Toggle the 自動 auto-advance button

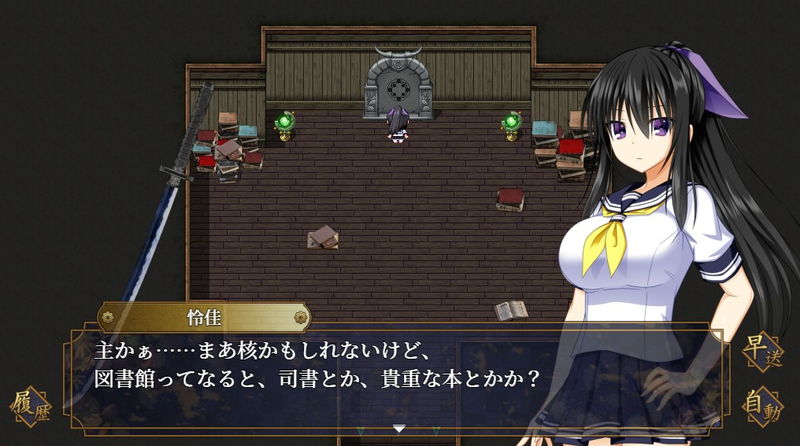click(764, 406)
